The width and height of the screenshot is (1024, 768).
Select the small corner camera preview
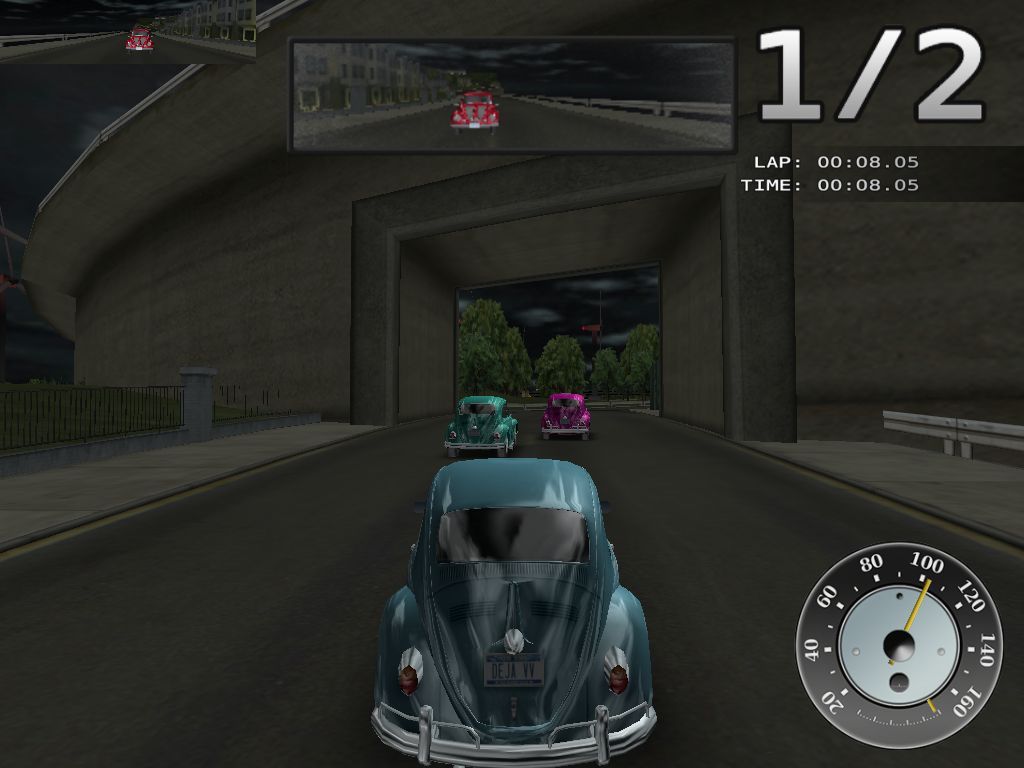point(127,31)
